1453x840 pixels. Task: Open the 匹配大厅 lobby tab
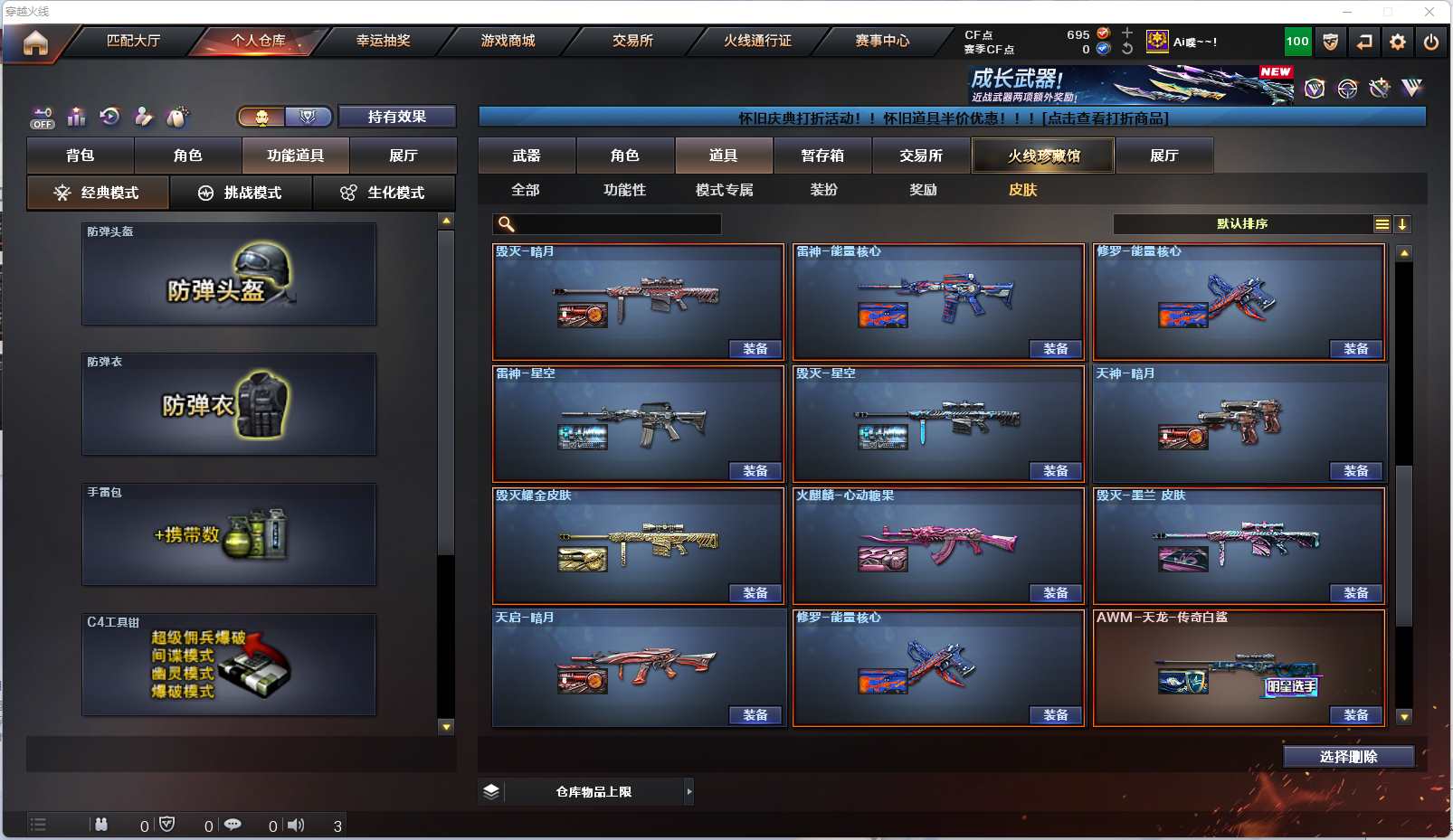click(133, 41)
